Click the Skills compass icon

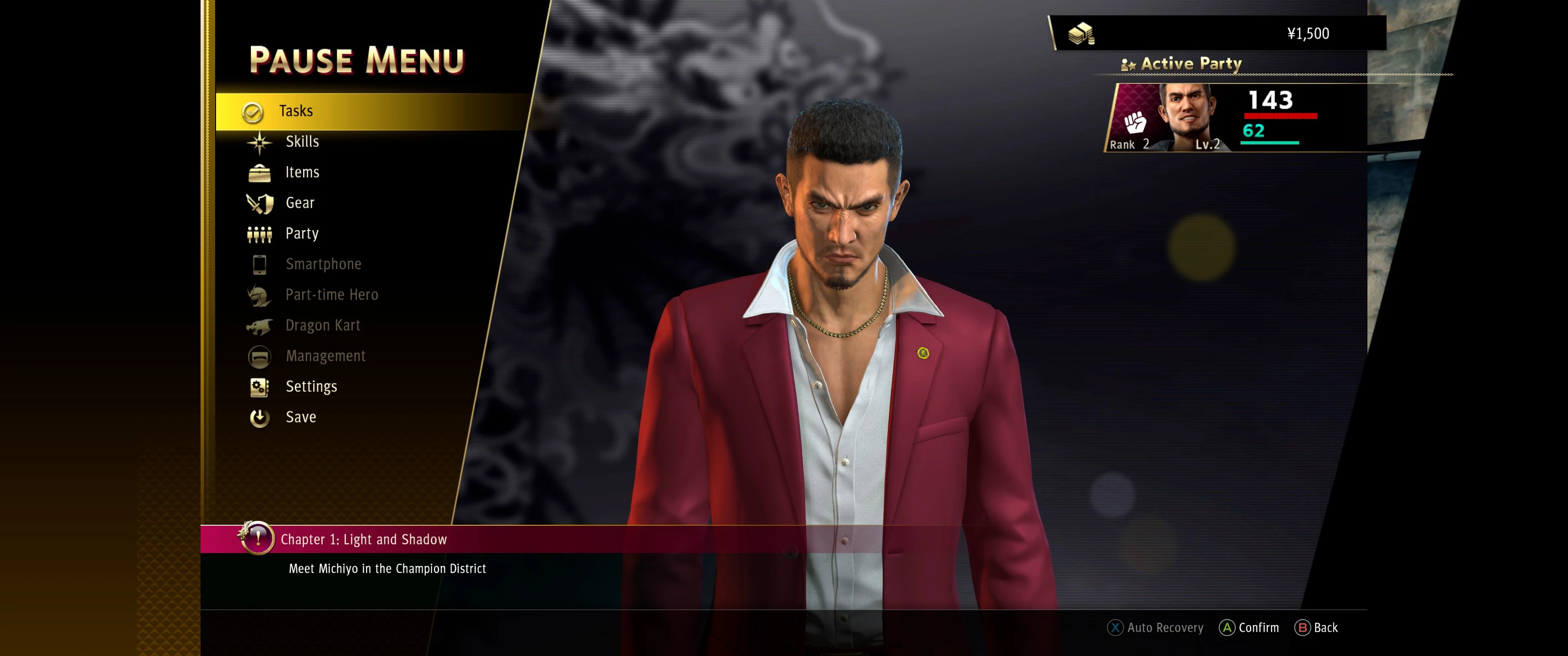(260, 141)
